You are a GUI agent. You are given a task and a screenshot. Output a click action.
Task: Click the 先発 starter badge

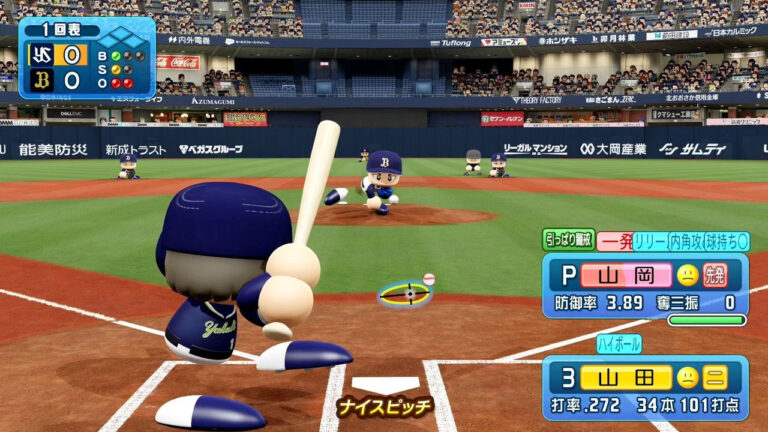pos(715,274)
